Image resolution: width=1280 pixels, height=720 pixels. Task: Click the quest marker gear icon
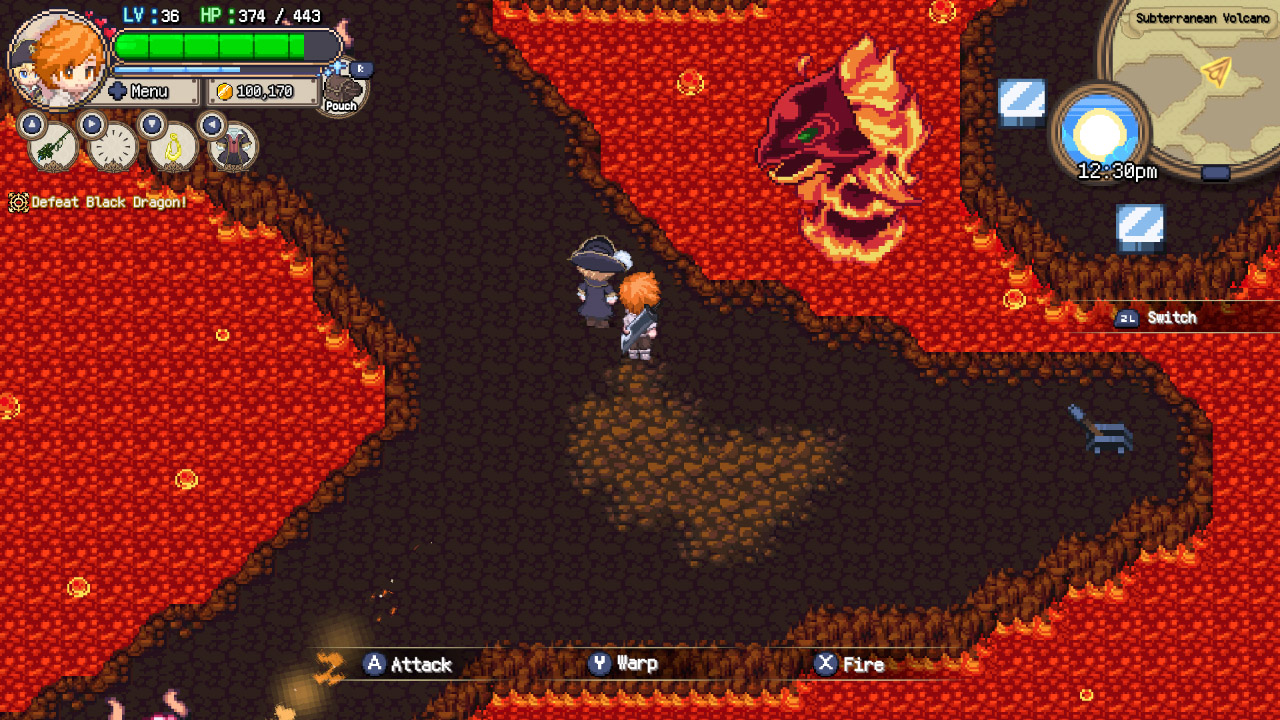click(16, 203)
